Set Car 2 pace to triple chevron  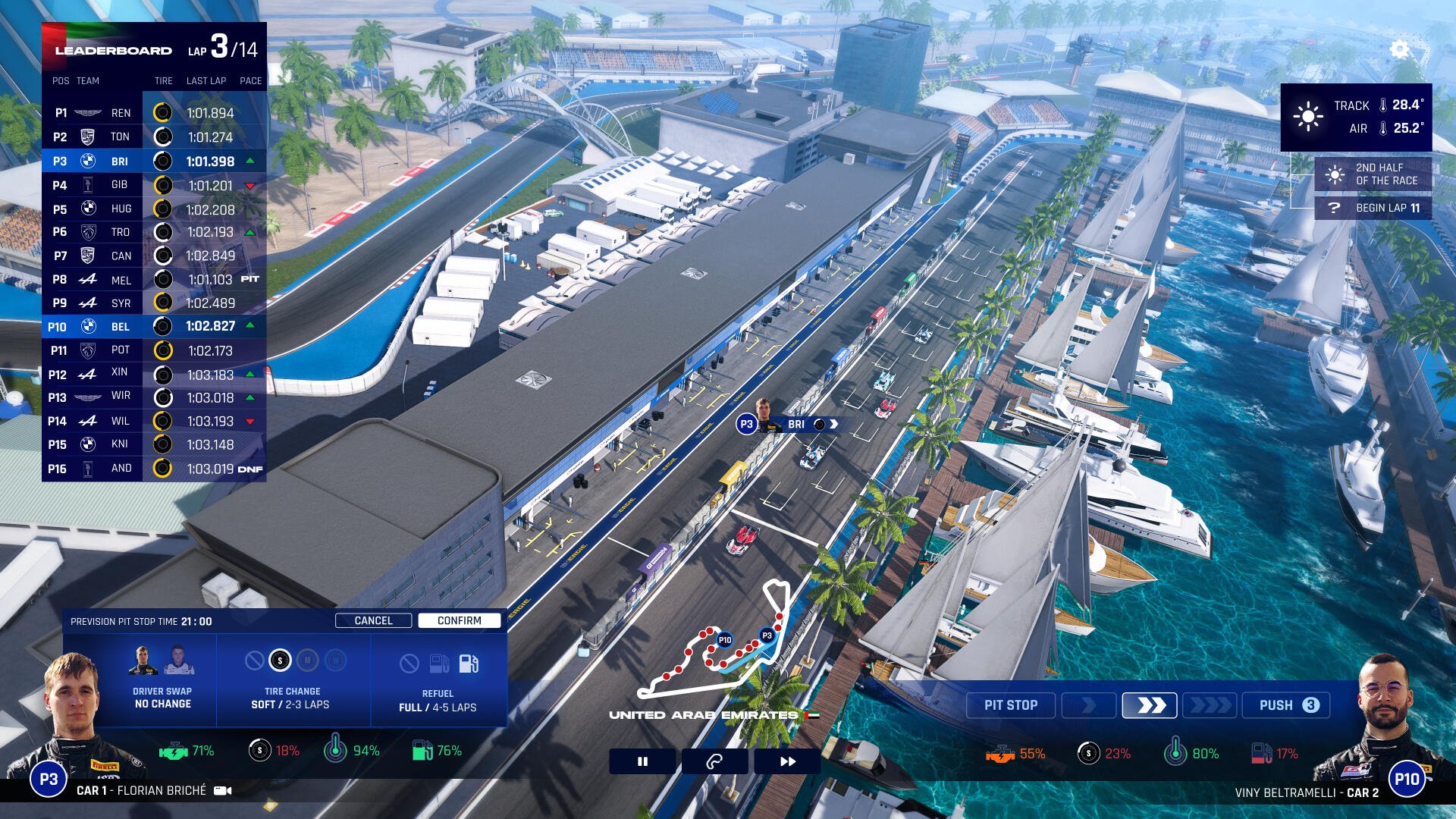point(1210,705)
